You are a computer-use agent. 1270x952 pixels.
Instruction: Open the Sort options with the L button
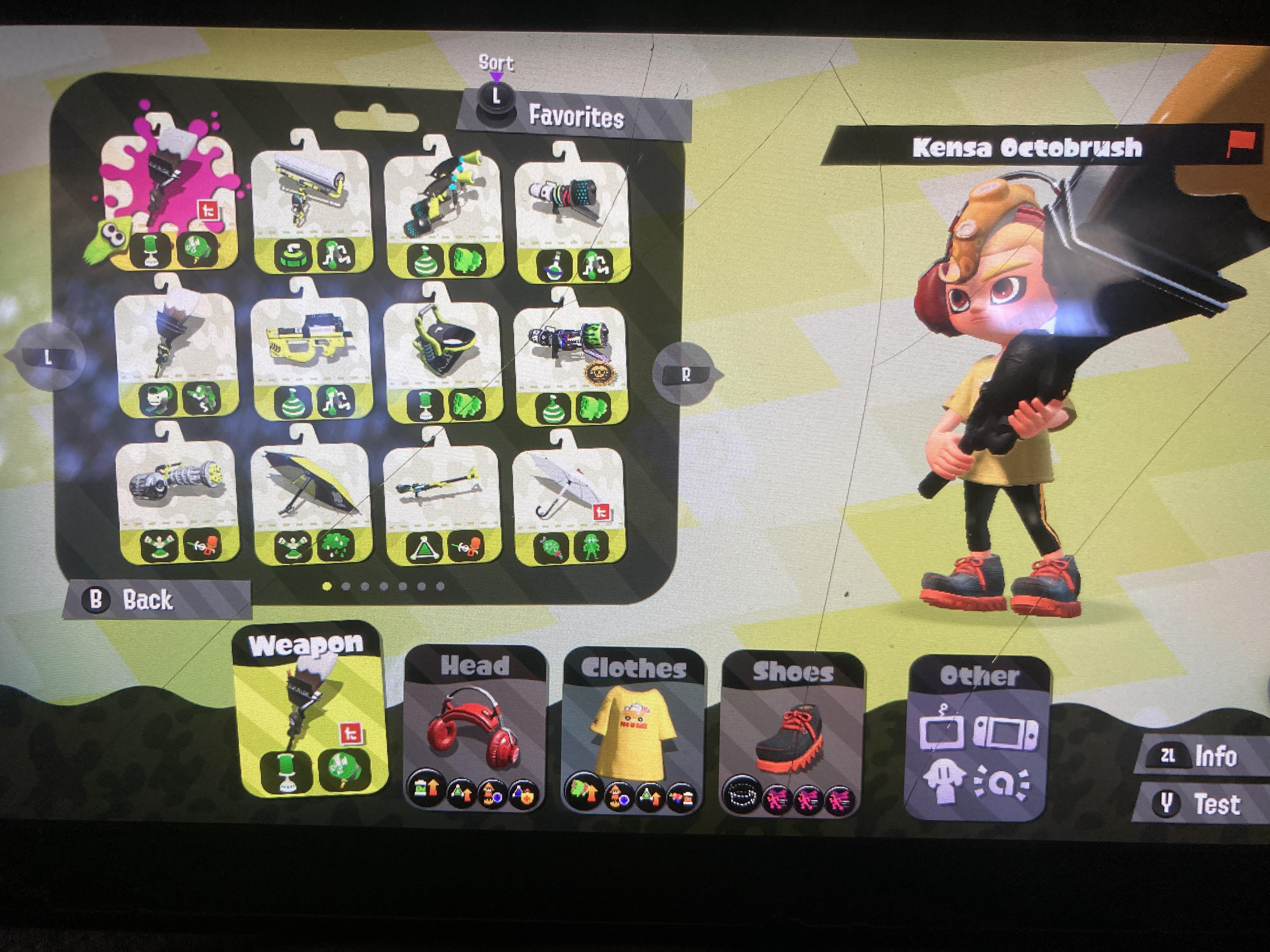(x=497, y=99)
